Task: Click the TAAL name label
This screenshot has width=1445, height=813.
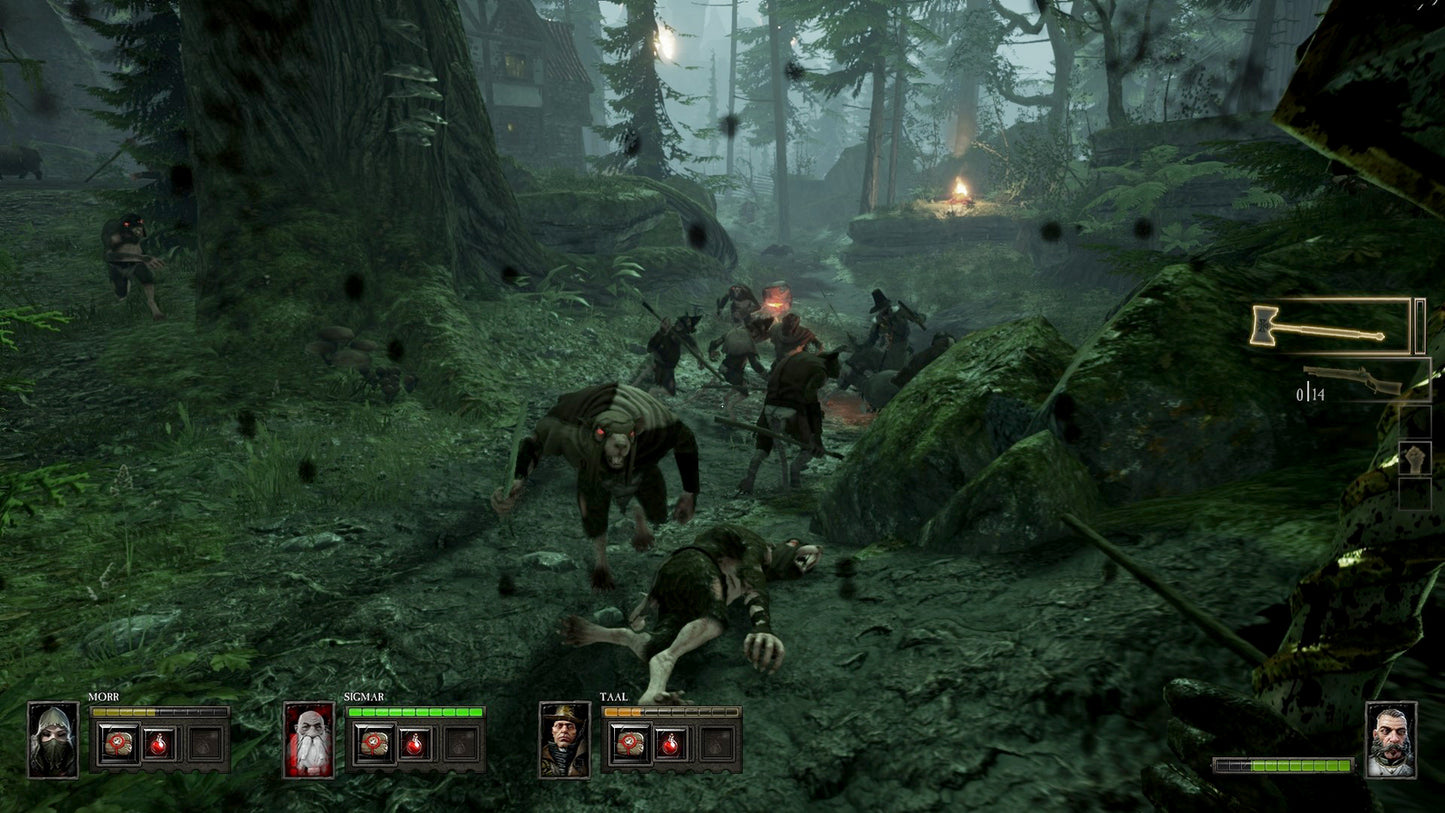Action: pyautogui.click(x=613, y=697)
